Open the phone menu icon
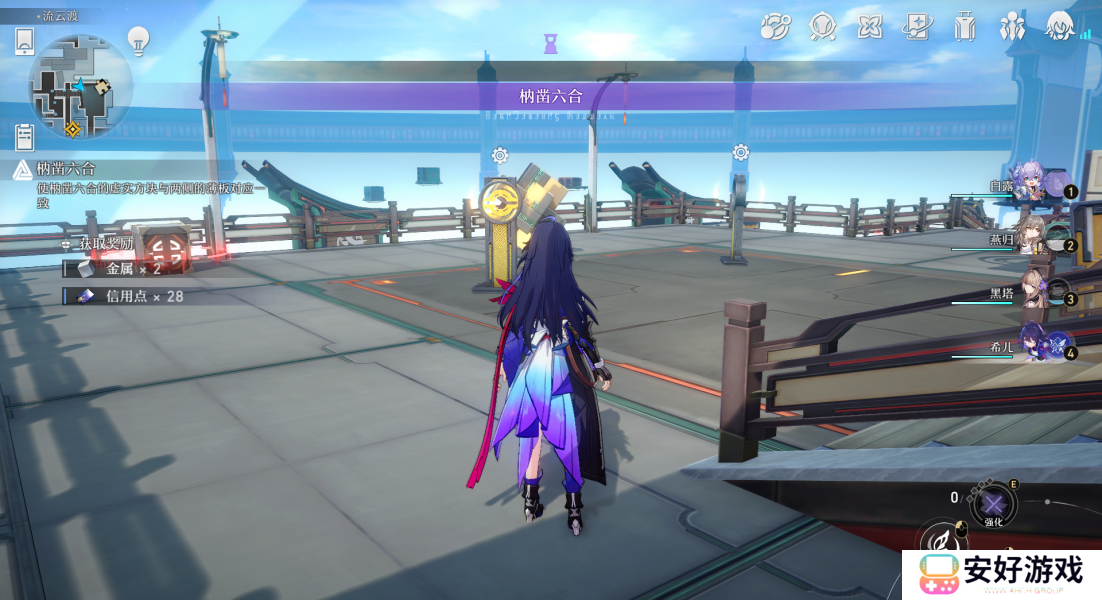 [x=25, y=42]
